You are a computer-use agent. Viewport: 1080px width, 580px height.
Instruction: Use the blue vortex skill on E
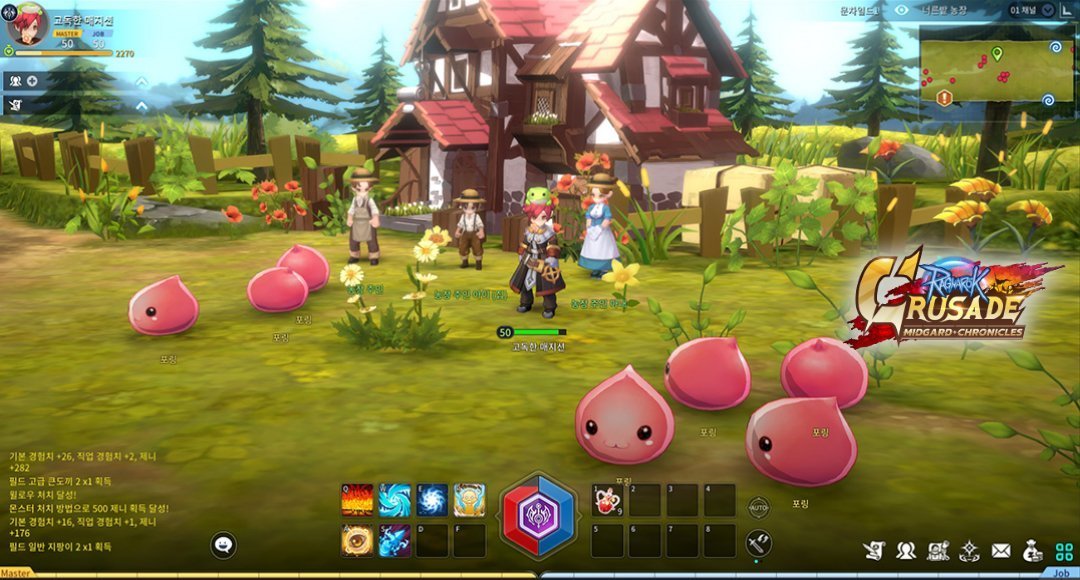[432, 500]
